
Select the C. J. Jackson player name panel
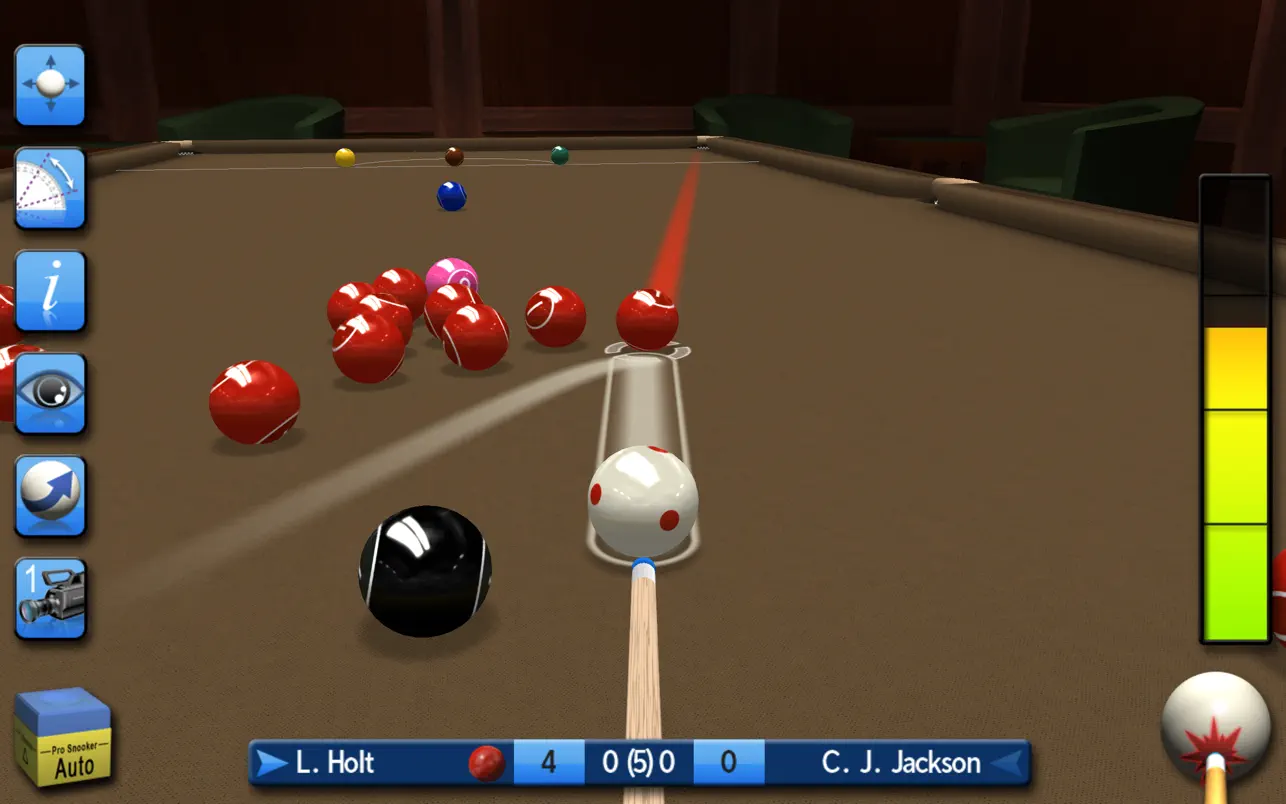[900, 763]
